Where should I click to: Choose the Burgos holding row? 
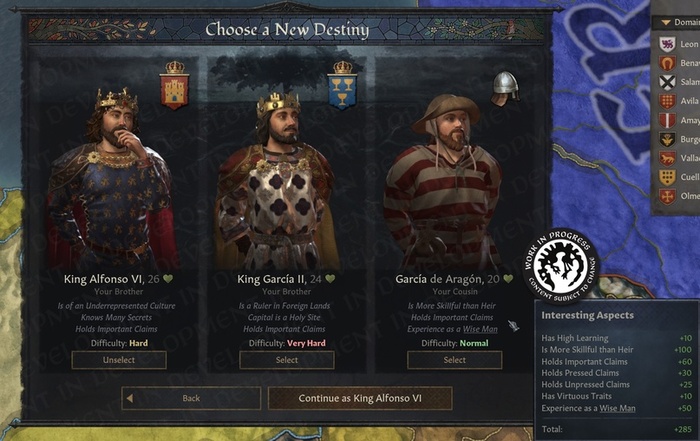678,139
